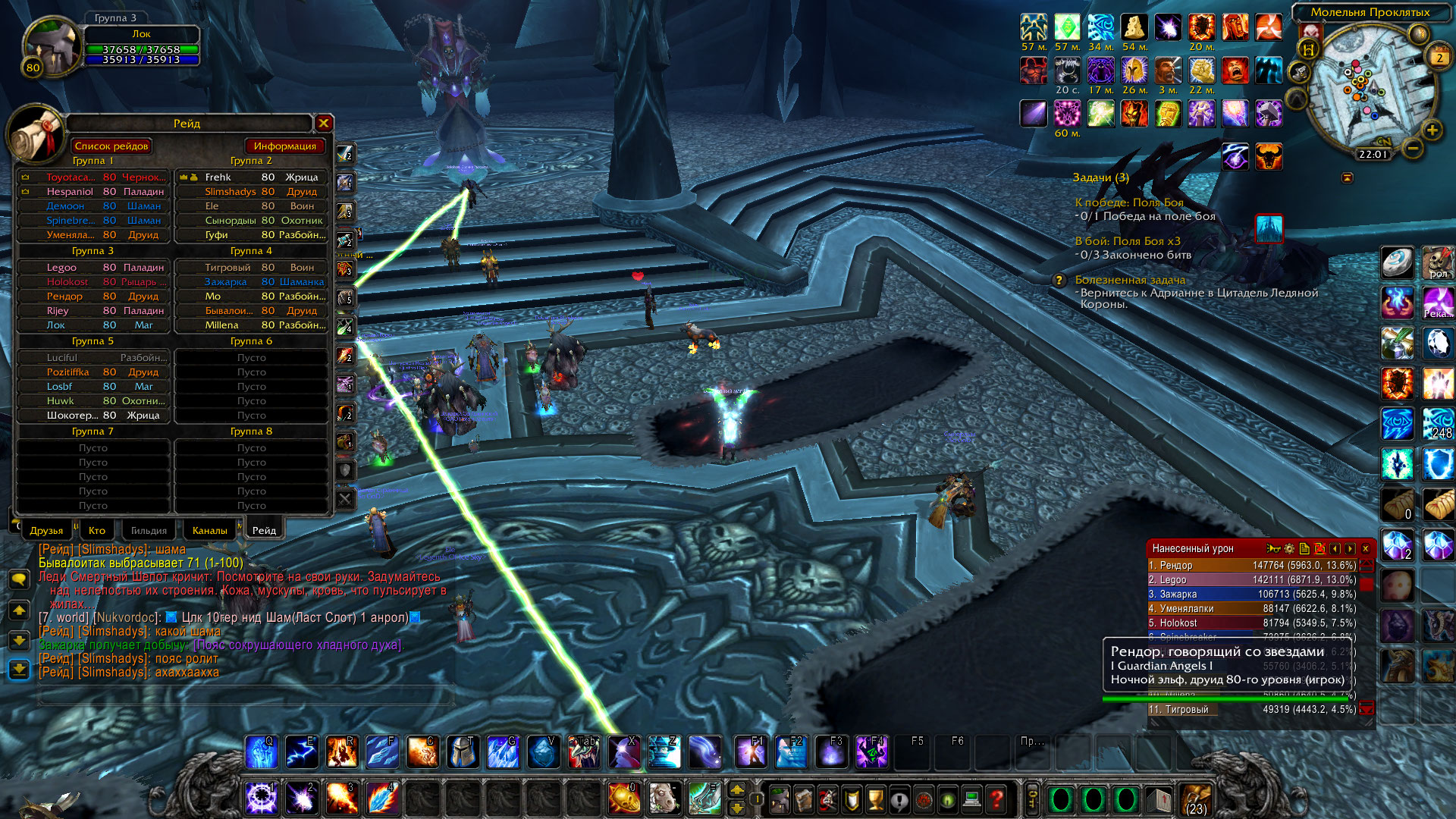Click the Болезненная задача quest in tracker
This screenshot has height=819, width=1456.
1130,280
